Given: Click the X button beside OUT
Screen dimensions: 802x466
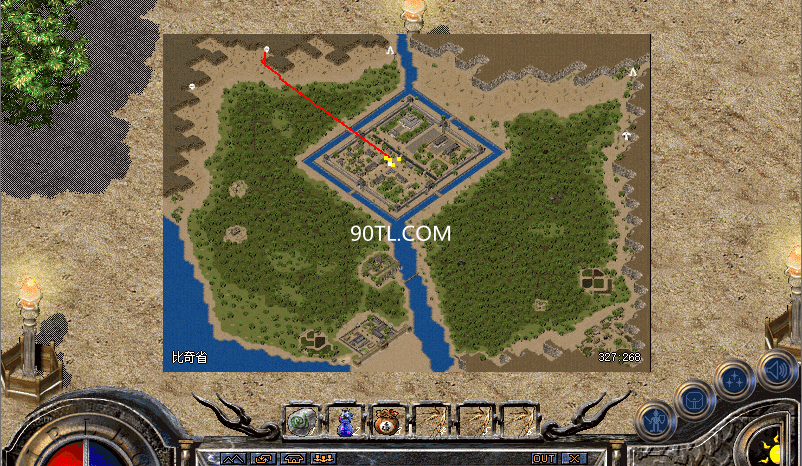Looking at the screenshot, I should [x=574, y=458].
